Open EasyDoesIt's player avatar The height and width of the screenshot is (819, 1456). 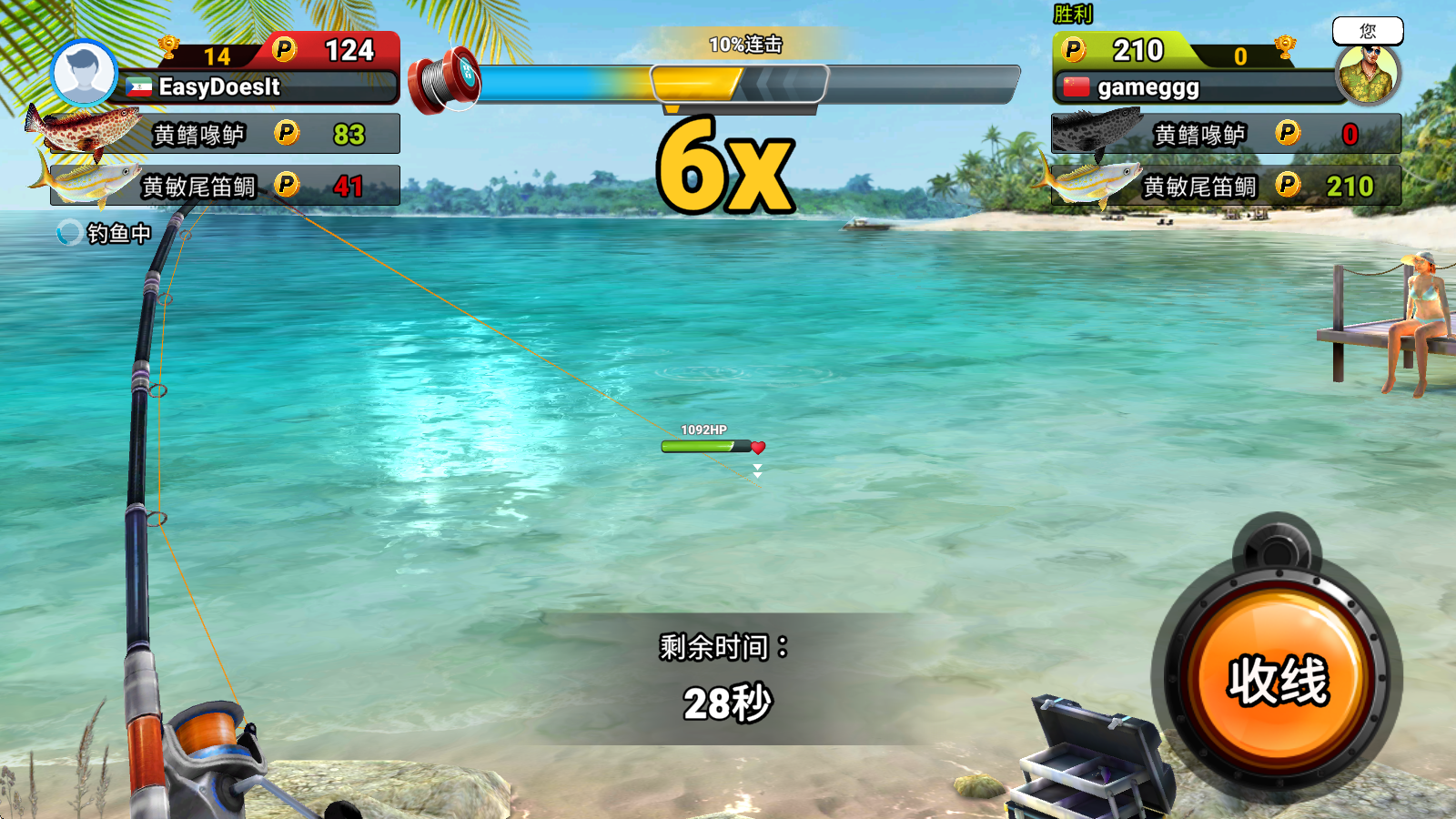[84, 74]
